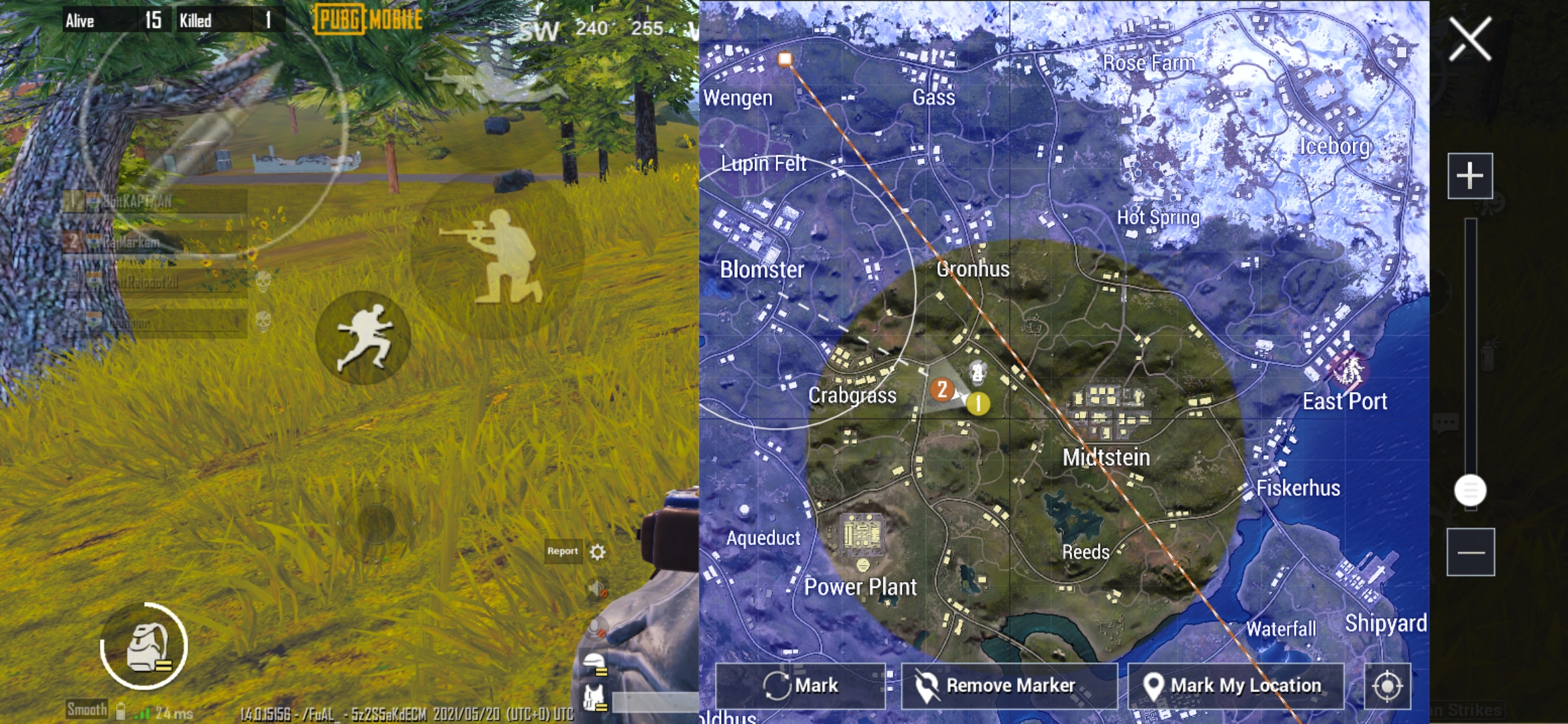Viewport: 1568px width, 724px height.
Task: Tap the Report button
Action: click(562, 552)
